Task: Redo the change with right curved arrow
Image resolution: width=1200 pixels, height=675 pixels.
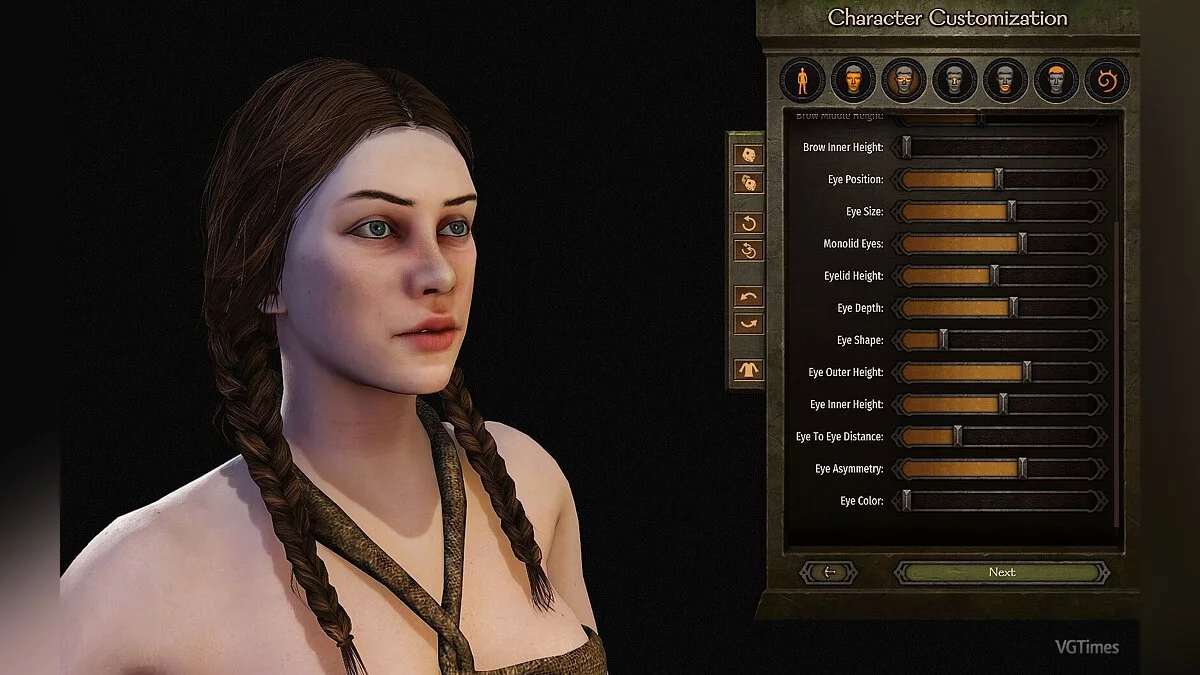Action: pos(749,324)
